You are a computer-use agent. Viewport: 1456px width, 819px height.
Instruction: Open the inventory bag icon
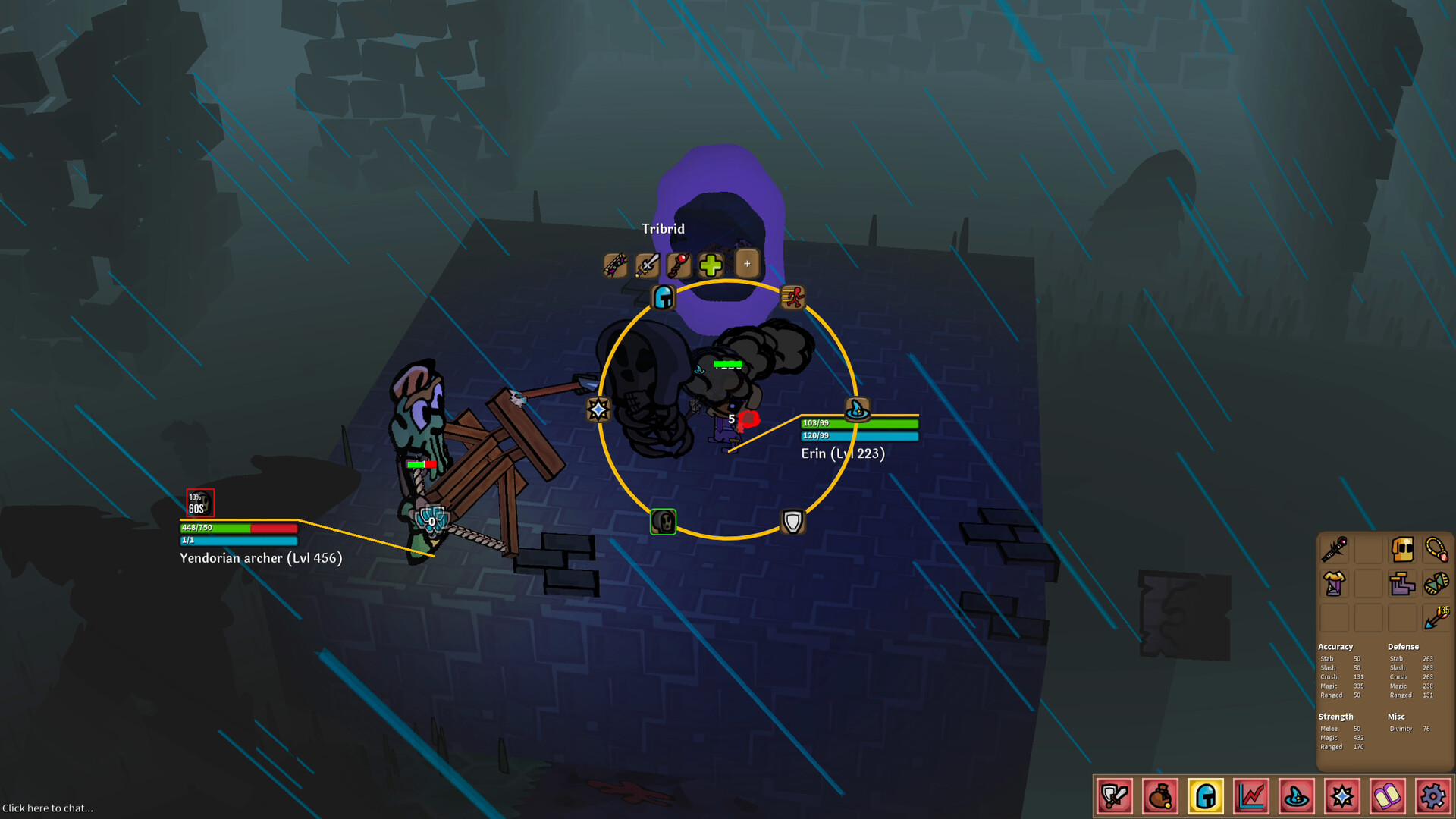[1159, 796]
